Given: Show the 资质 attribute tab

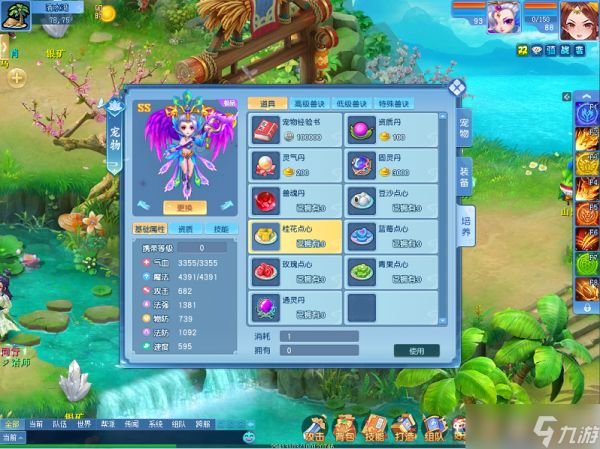Looking at the screenshot, I should 187,229.
